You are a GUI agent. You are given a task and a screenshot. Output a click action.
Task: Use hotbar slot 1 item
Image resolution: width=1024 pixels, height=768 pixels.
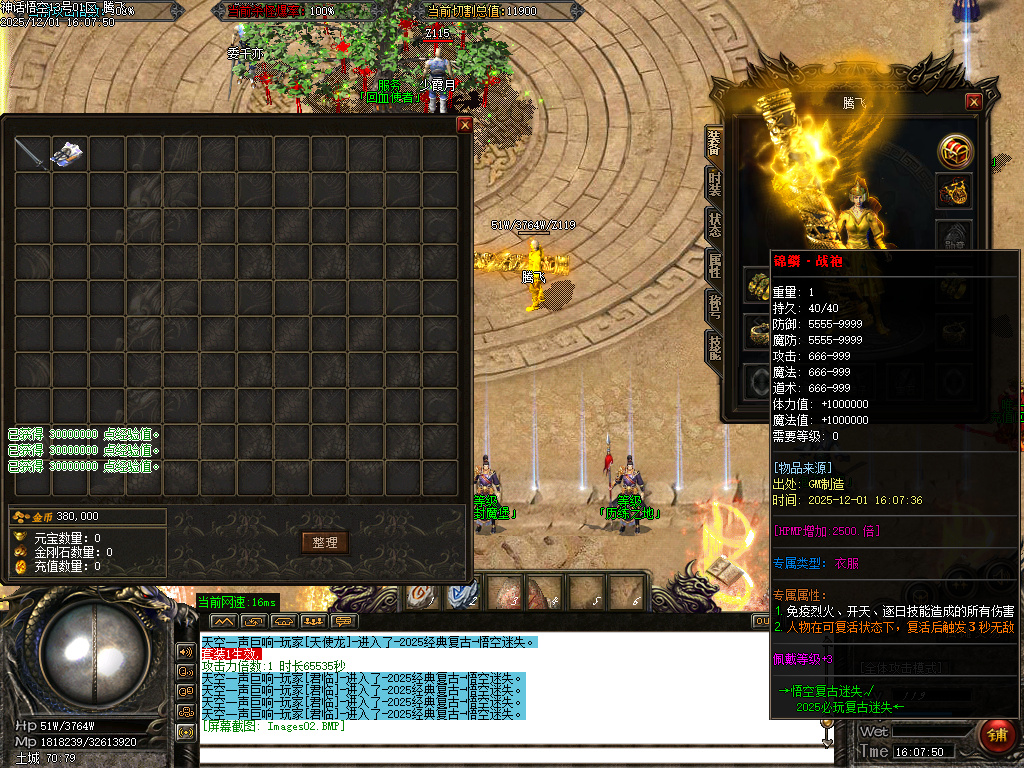coord(422,593)
